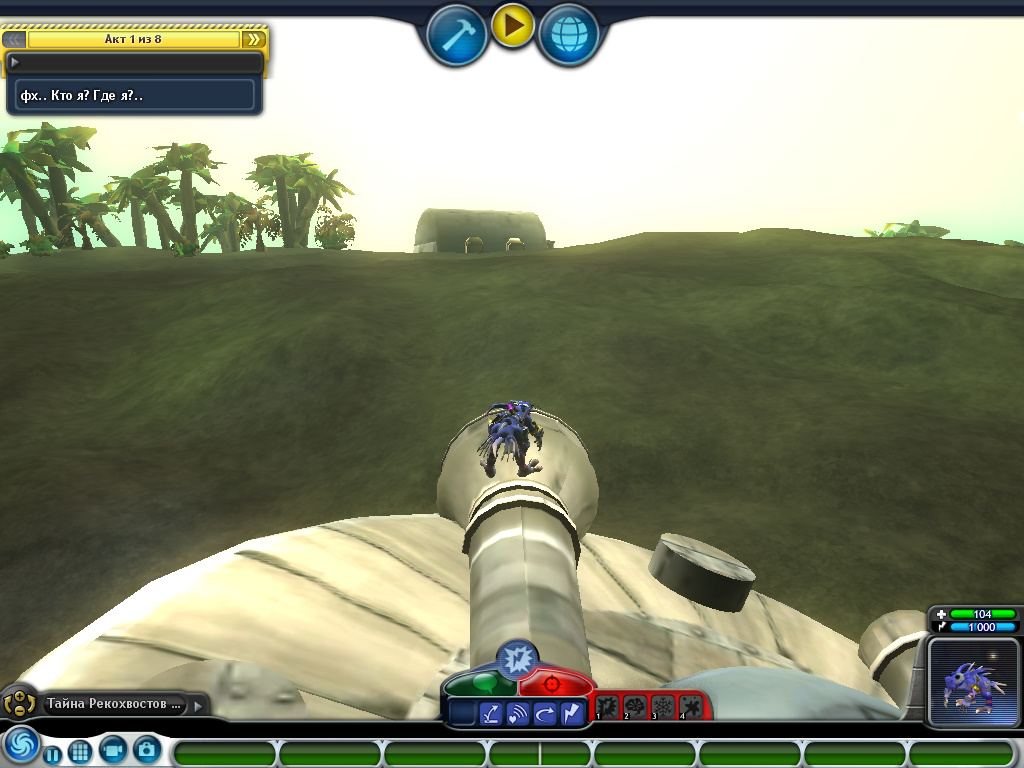
Task: Go back with the previous act arrow
Action: pyautogui.click(x=15, y=39)
